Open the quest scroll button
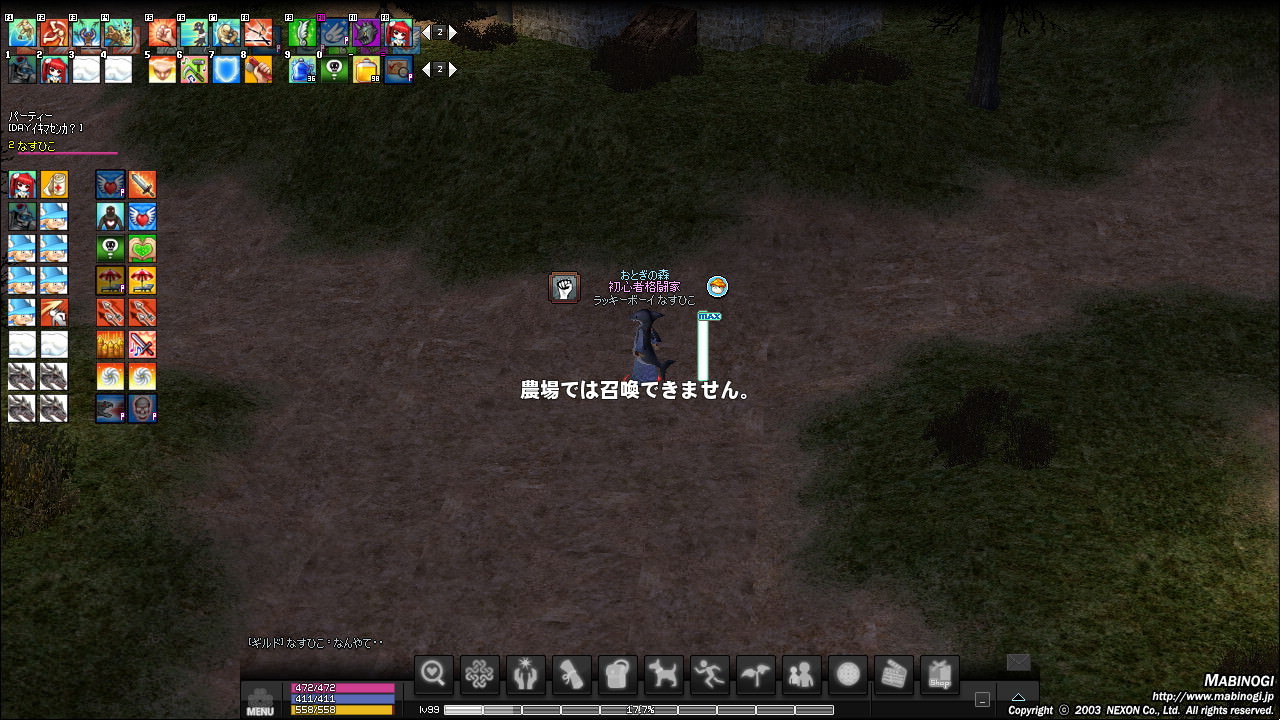 (571, 675)
